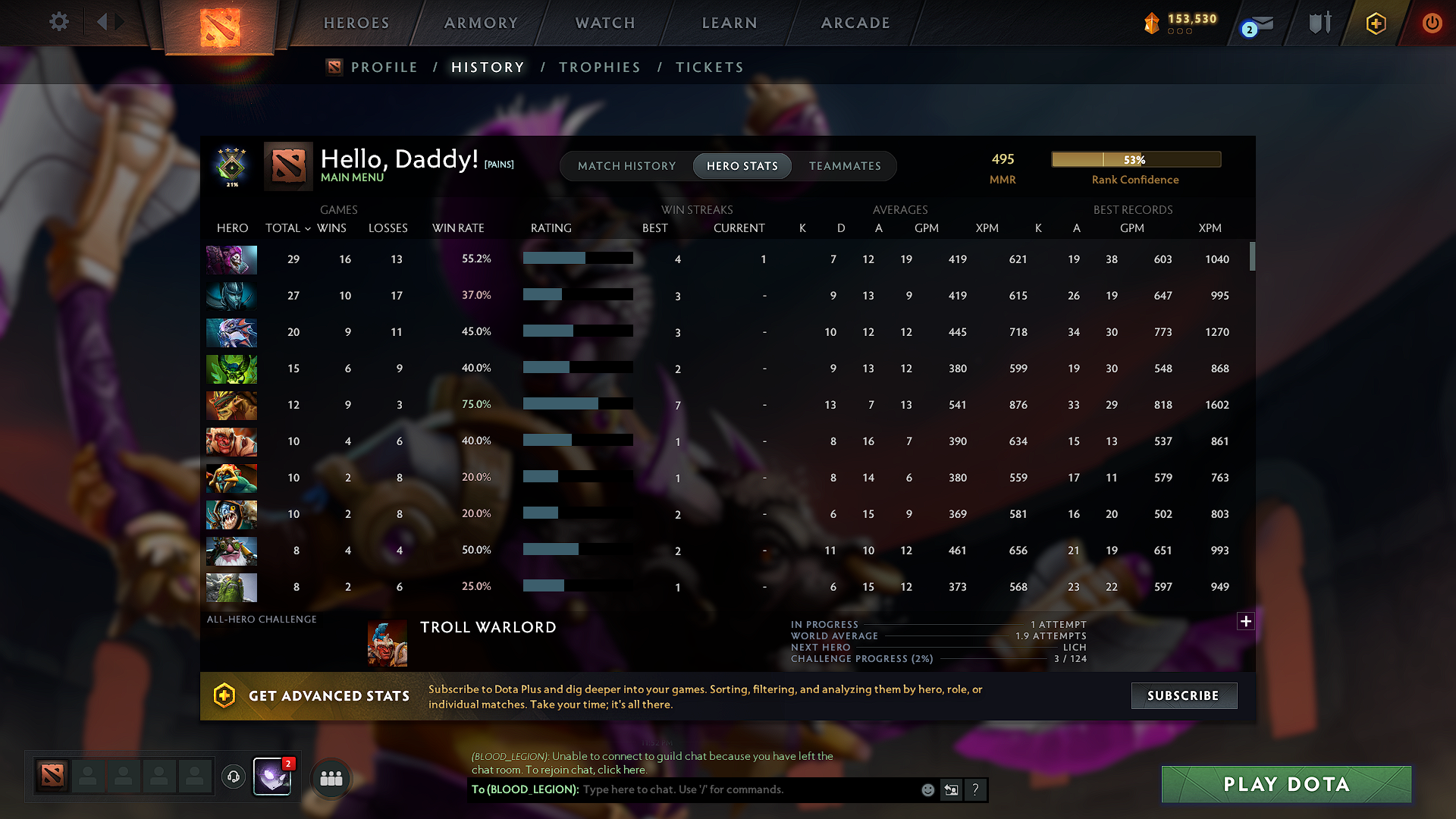Open the settings gear icon
Viewport: 1456px width, 819px height.
pos(58,22)
